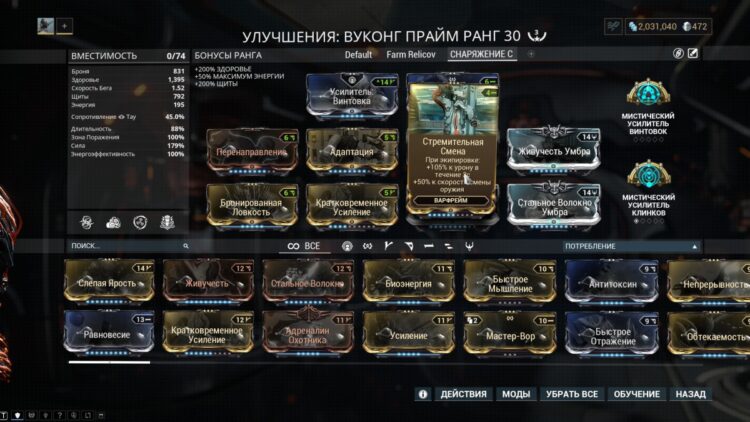This screenshot has height=422, width=750.
Task: Choose the Быстрое Мышление mod card
Action: pos(510,283)
